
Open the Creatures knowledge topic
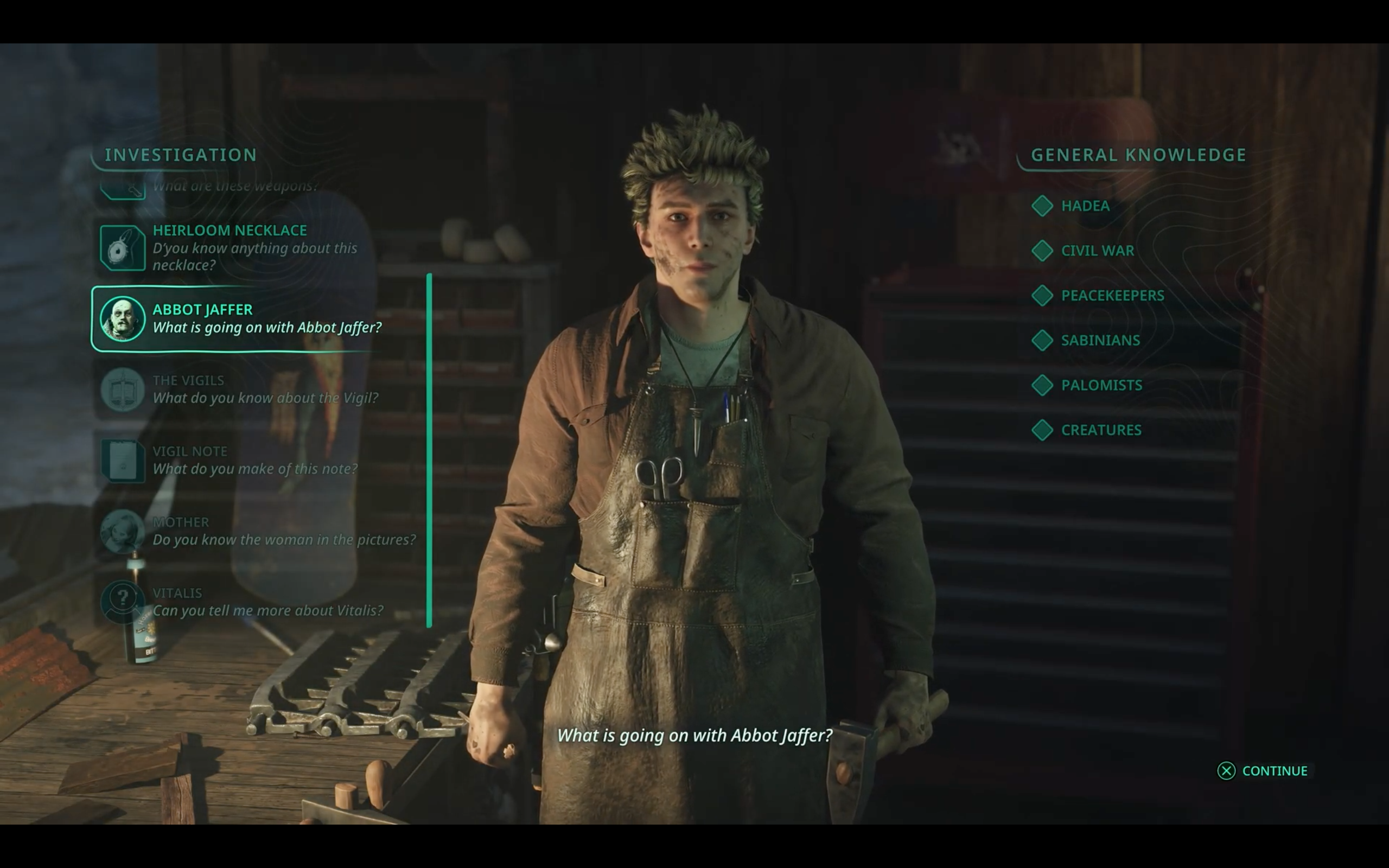point(1100,430)
